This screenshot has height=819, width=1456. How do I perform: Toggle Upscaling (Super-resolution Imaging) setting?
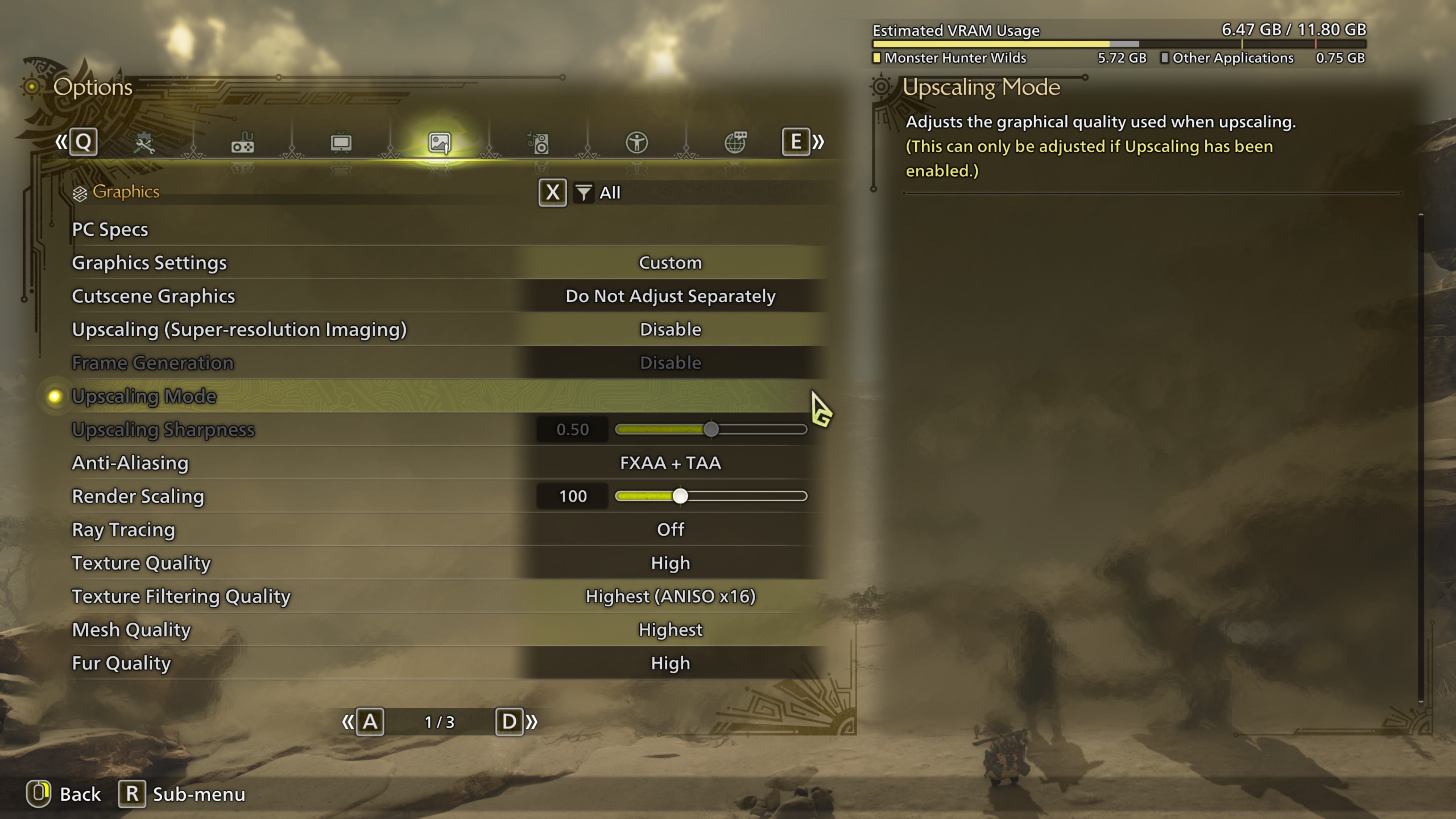(x=670, y=329)
